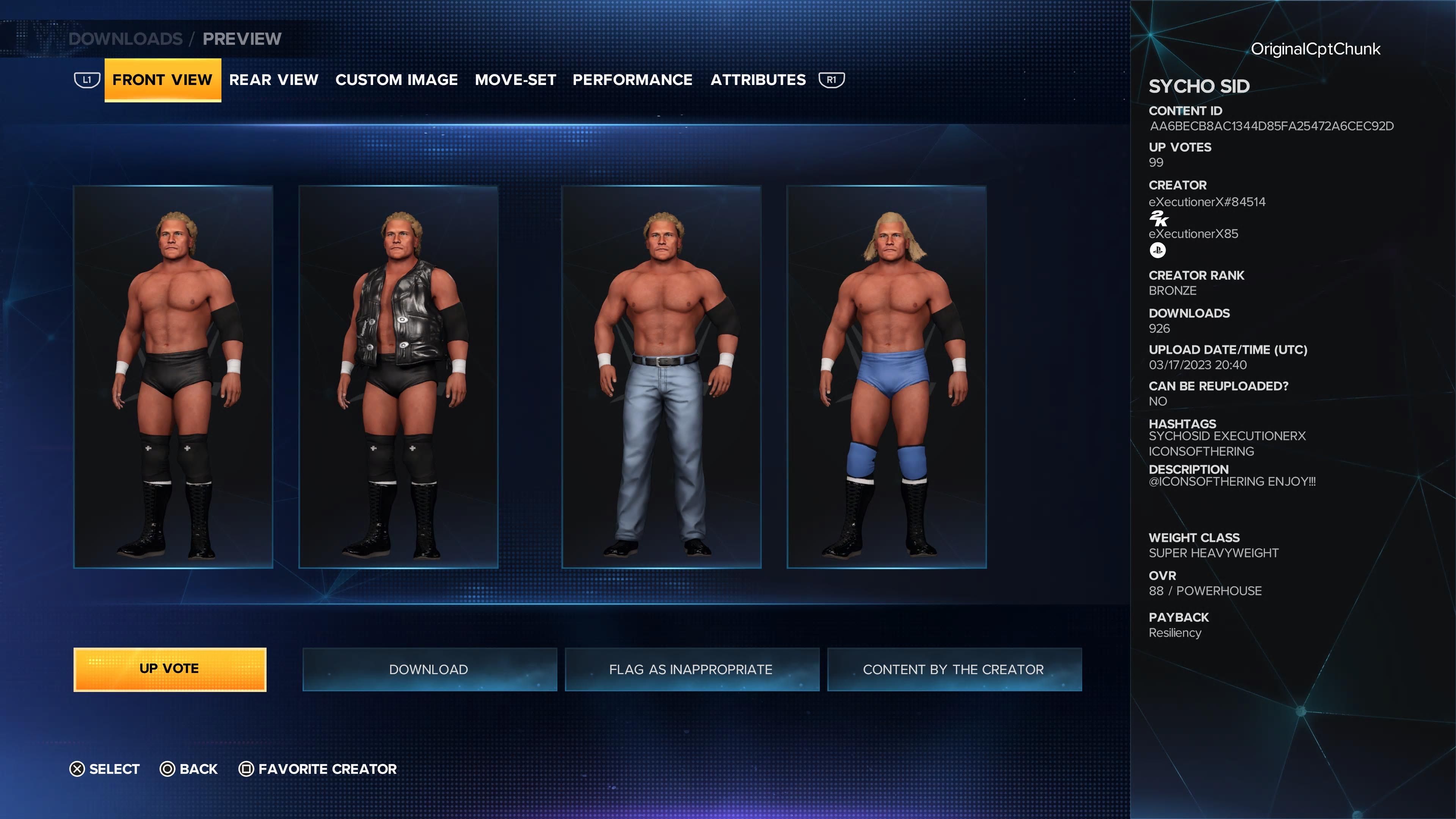Open the CUSTOM IMAGE tab

[x=396, y=80]
